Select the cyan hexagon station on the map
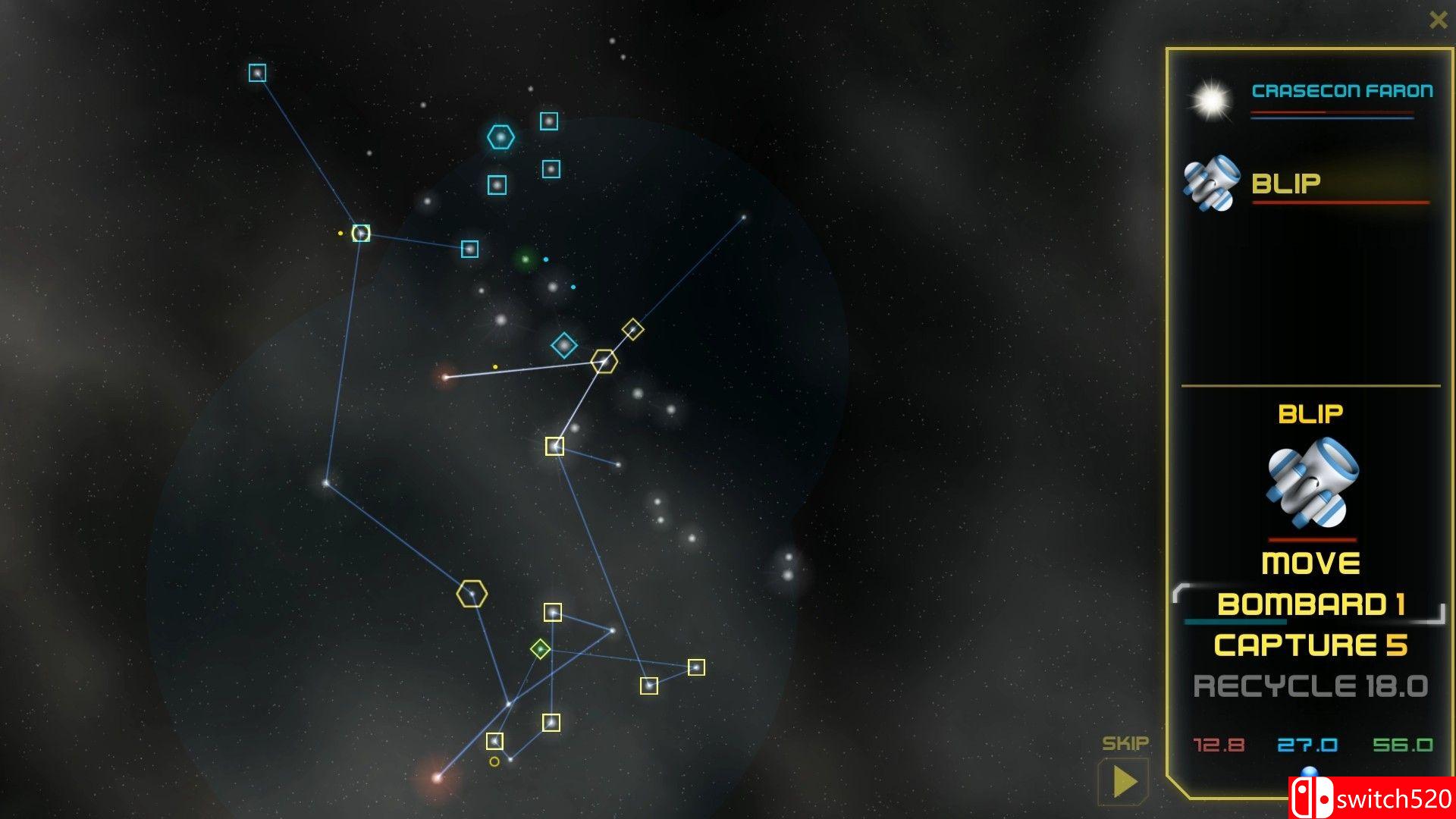Screen dimensions: 1456x819 (500, 138)
